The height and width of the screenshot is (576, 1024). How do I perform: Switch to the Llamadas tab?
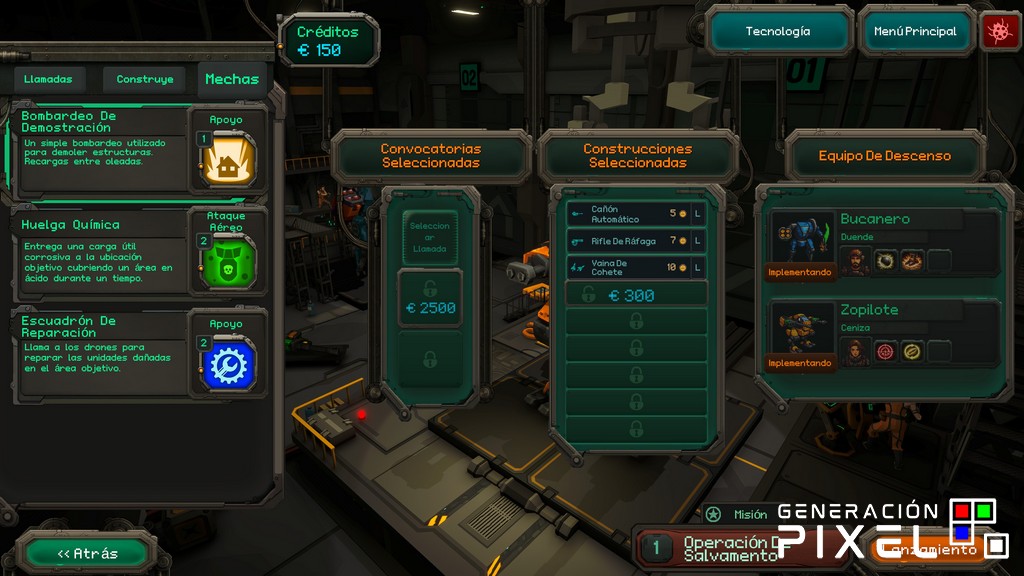click(x=49, y=80)
